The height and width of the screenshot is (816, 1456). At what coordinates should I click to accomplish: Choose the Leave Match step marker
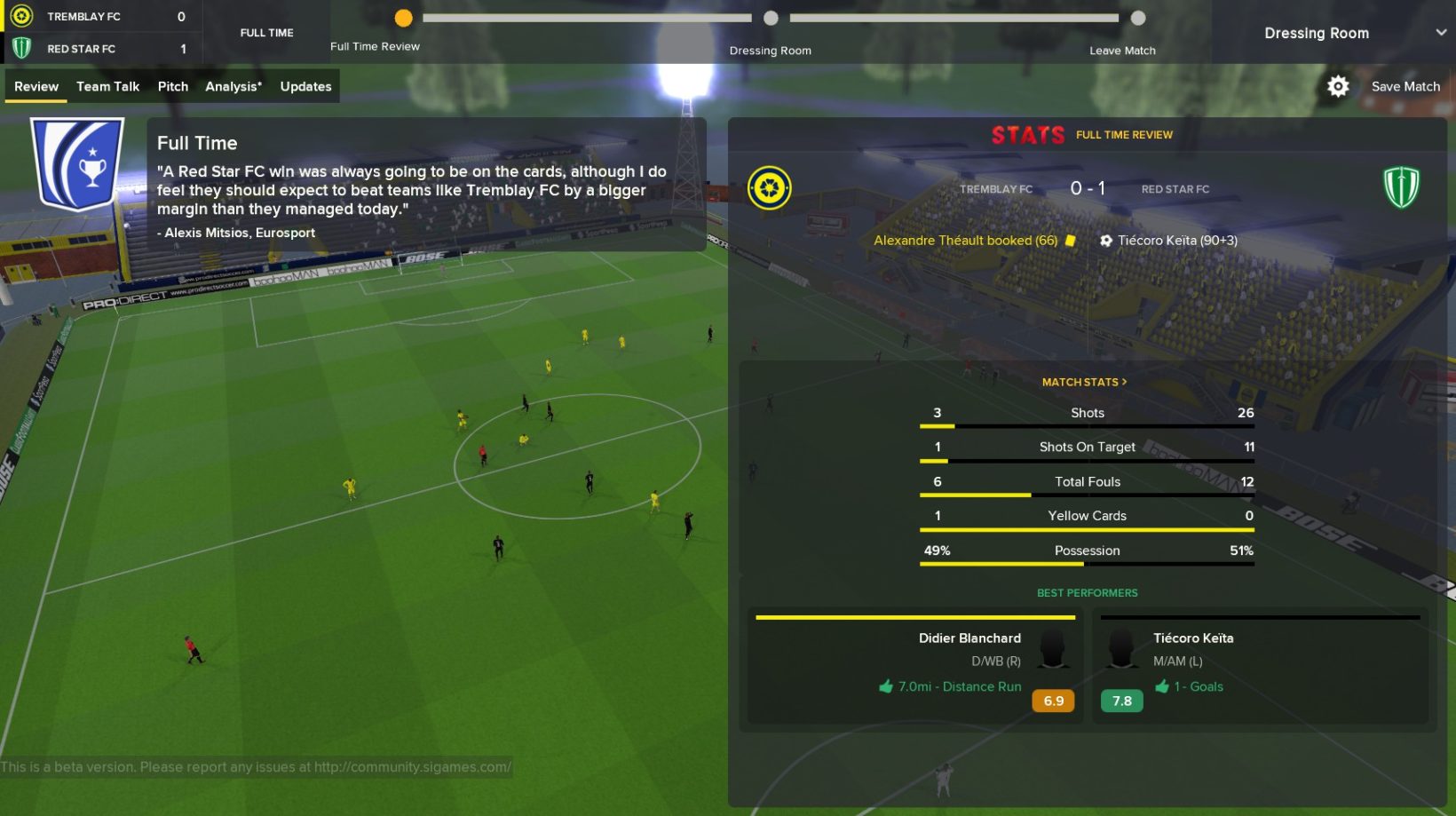[x=1138, y=18]
